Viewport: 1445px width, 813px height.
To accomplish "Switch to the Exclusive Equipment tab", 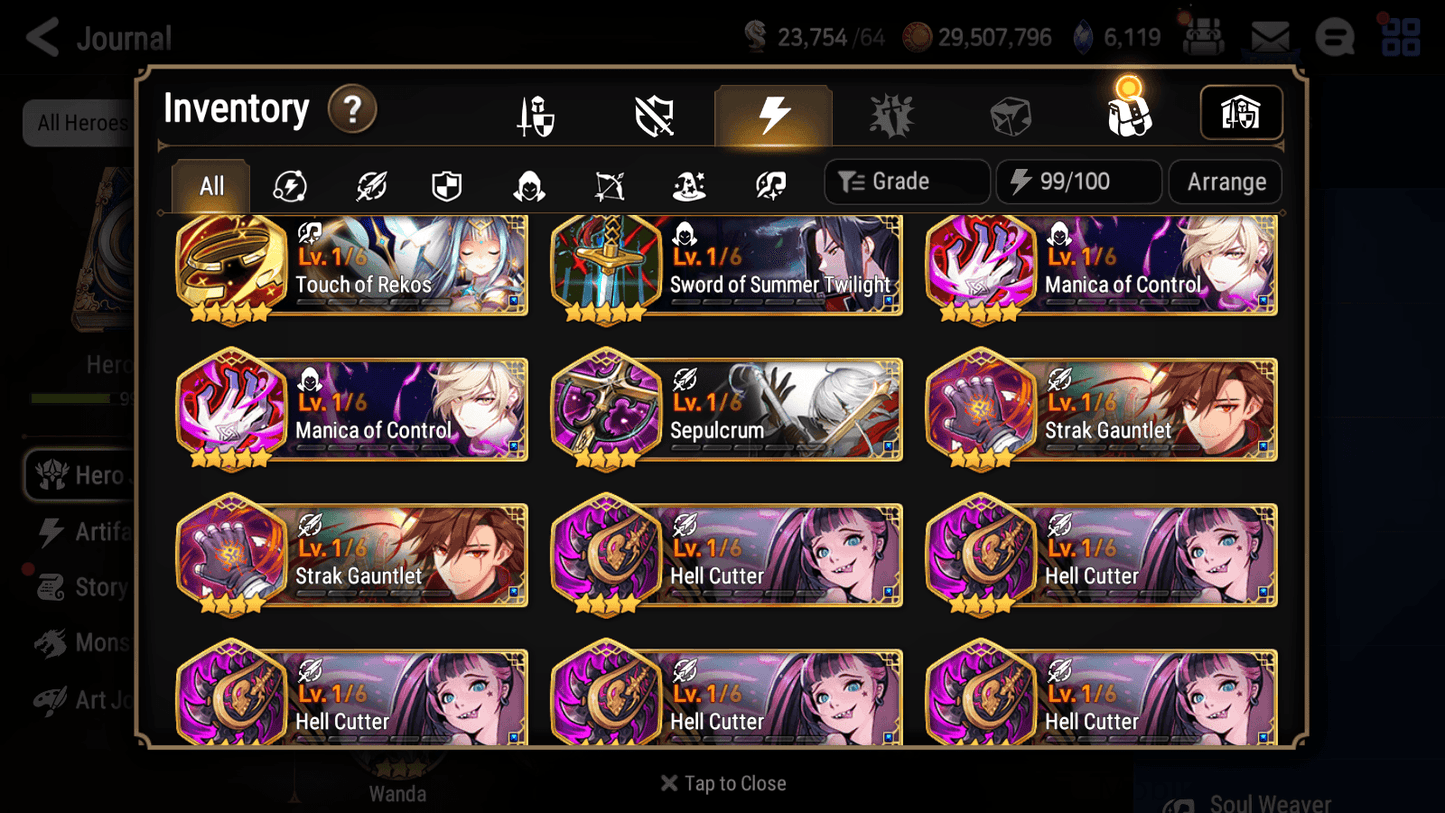I will point(652,113).
